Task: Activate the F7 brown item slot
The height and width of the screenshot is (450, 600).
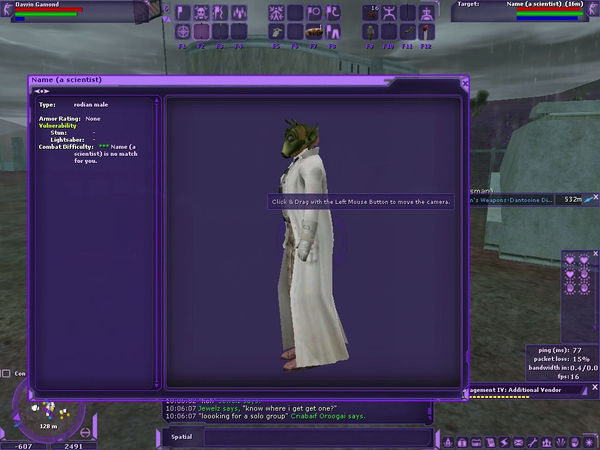Action: (x=313, y=32)
